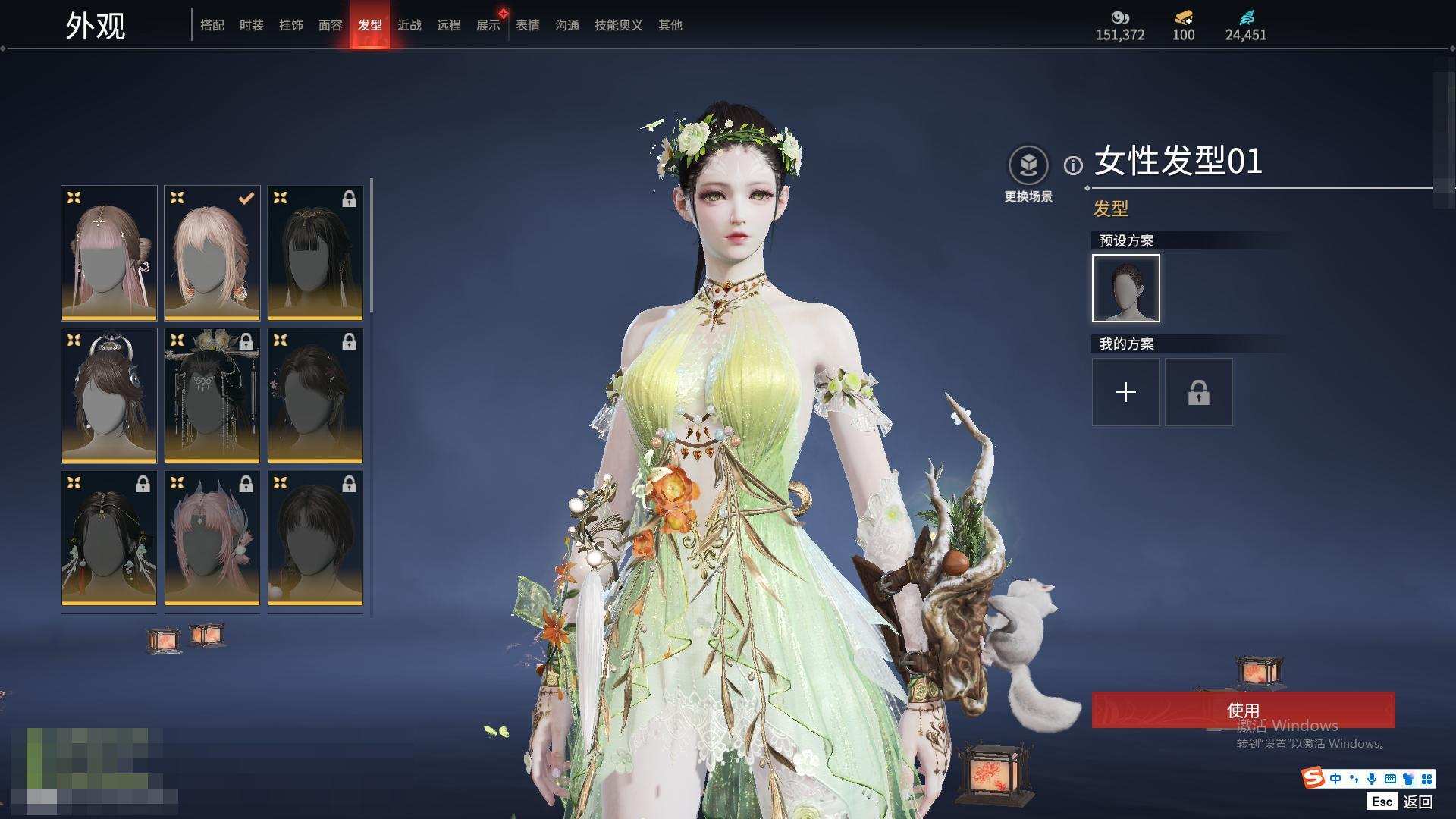Open the 近战 tab
The image size is (1456, 819).
(x=409, y=25)
